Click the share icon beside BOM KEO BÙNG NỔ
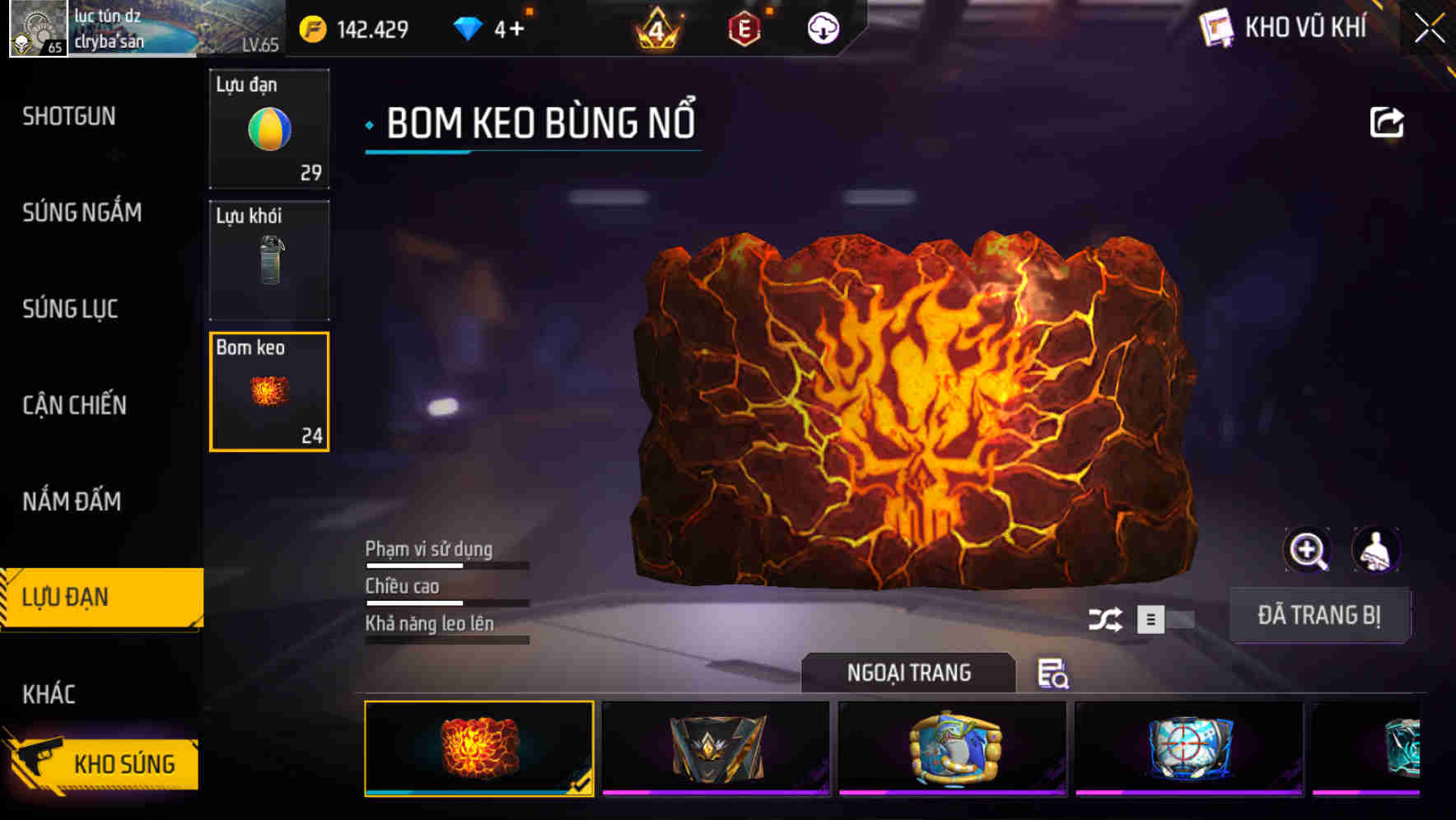Image resolution: width=1456 pixels, height=820 pixels. click(1387, 121)
